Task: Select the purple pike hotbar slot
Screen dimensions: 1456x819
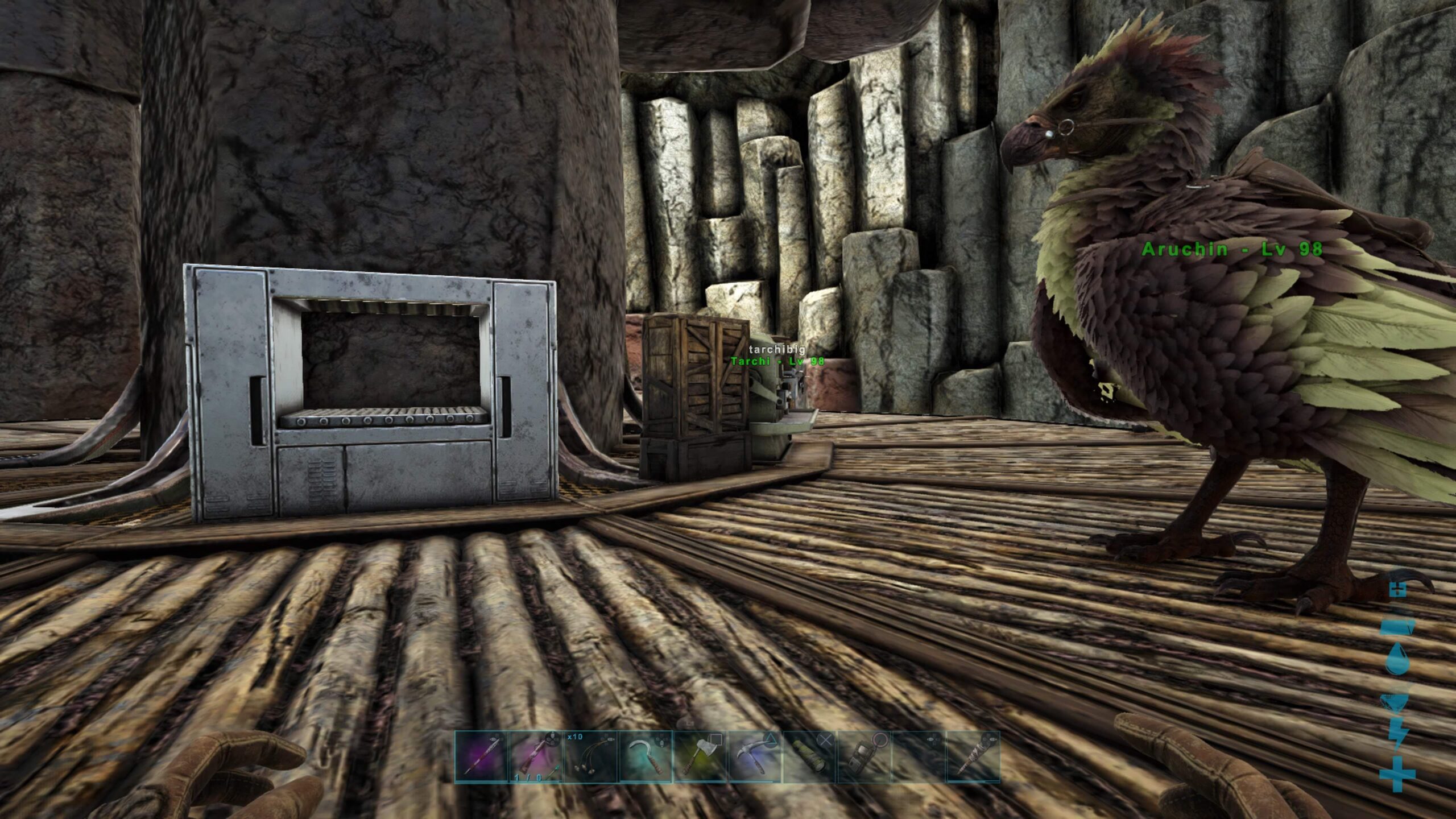Action: click(481, 758)
